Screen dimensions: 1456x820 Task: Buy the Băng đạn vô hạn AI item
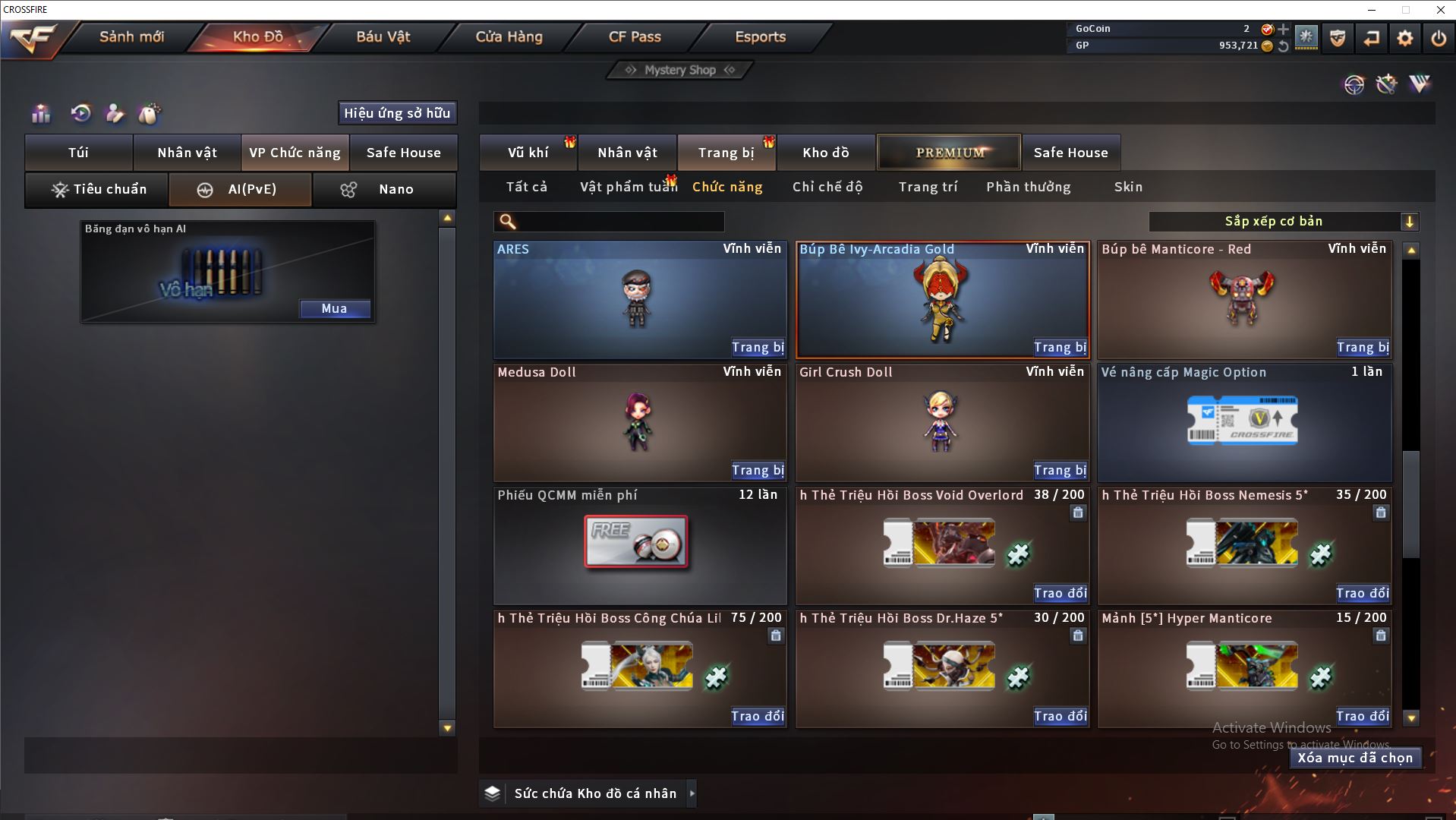point(334,308)
